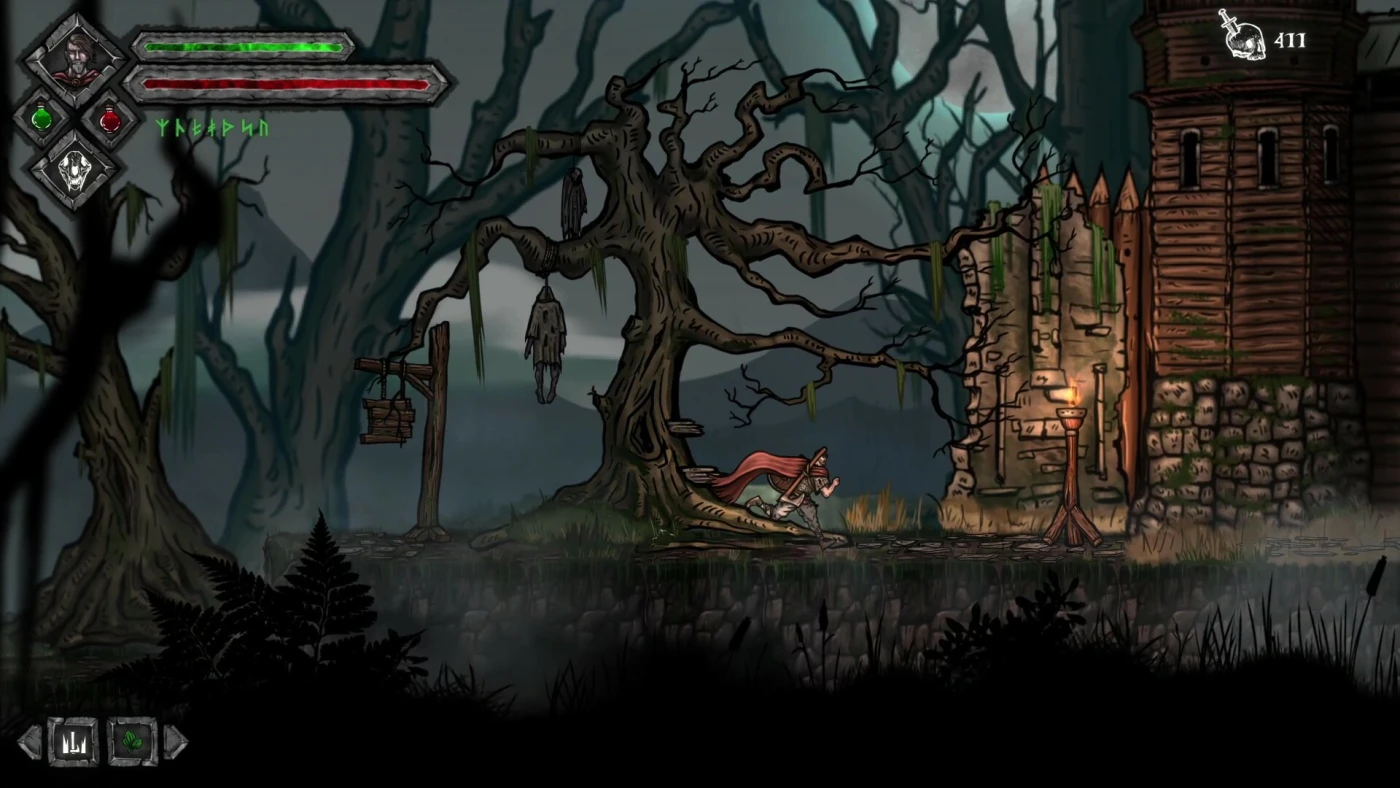The image size is (1400, 788).
Task: Use the red potion slot
Action: pyautogui.click(x=109, y=118)
